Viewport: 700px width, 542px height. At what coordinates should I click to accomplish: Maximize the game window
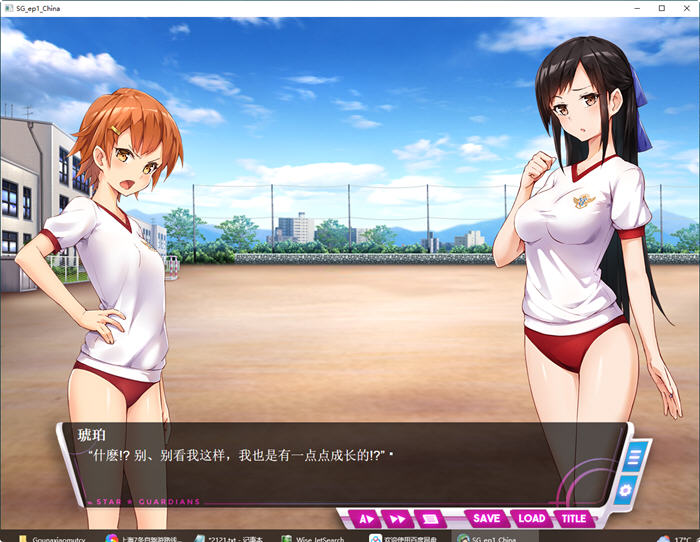click(661, 8)
